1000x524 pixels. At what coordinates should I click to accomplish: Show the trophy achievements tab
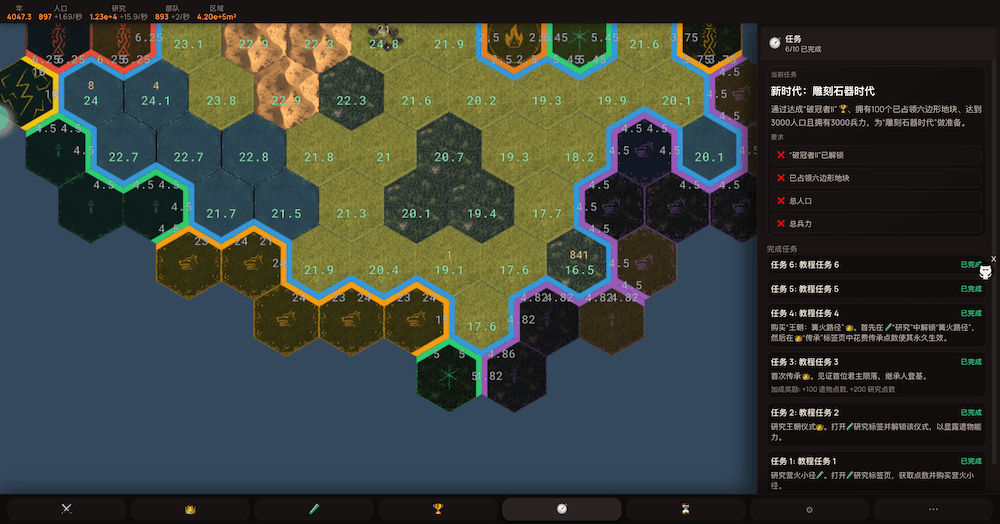tap(438, 508)
